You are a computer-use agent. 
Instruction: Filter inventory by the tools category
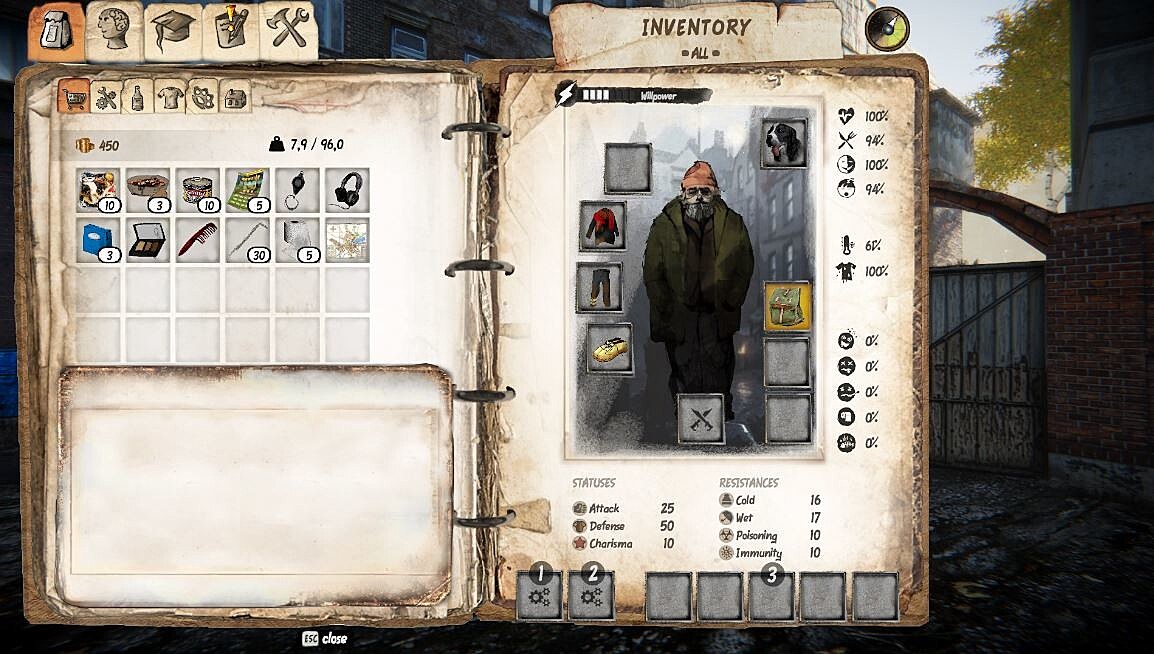pos(105,98)
